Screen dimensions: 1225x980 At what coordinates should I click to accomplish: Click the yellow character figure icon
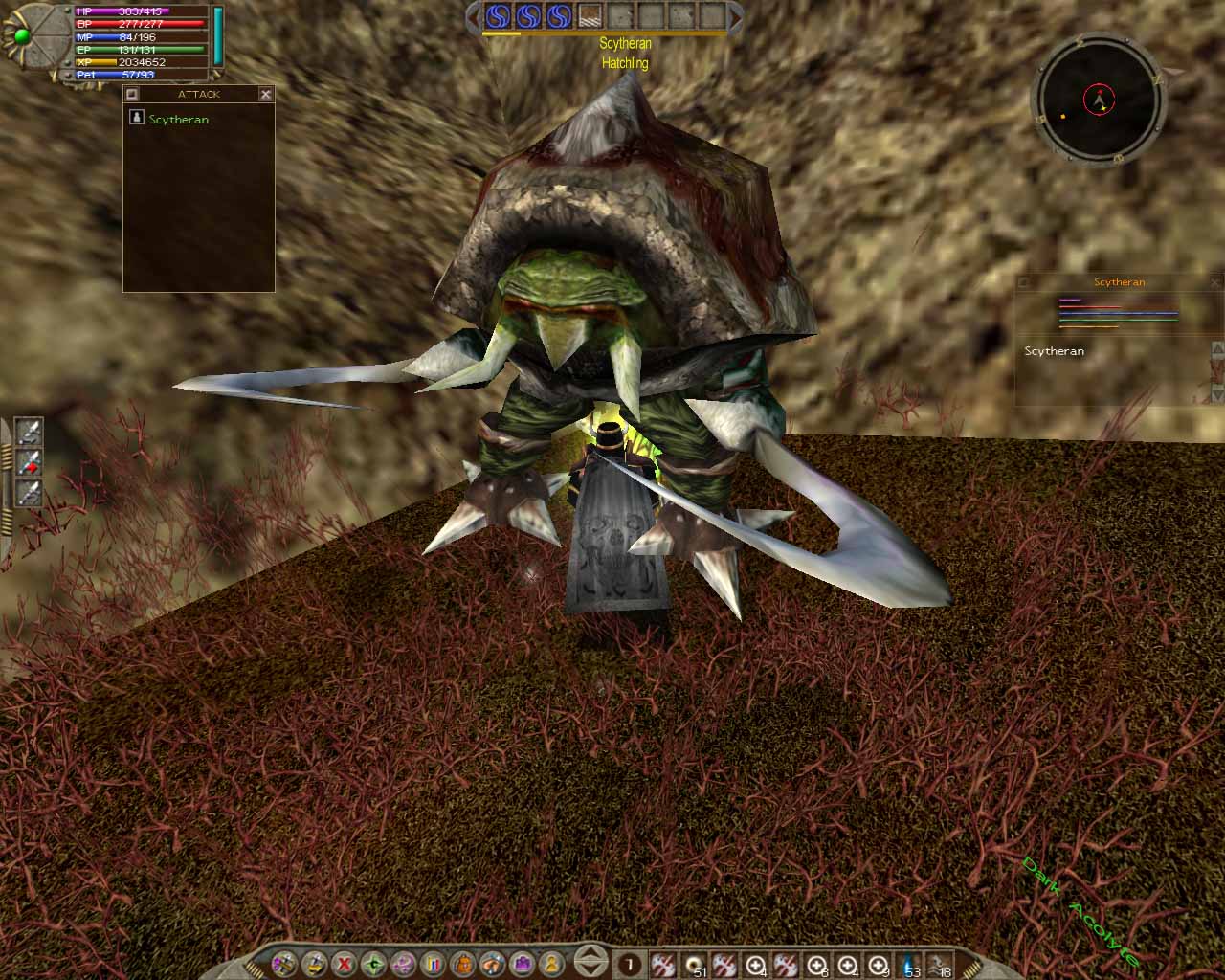pyautogui.click(x=555, y=967)
